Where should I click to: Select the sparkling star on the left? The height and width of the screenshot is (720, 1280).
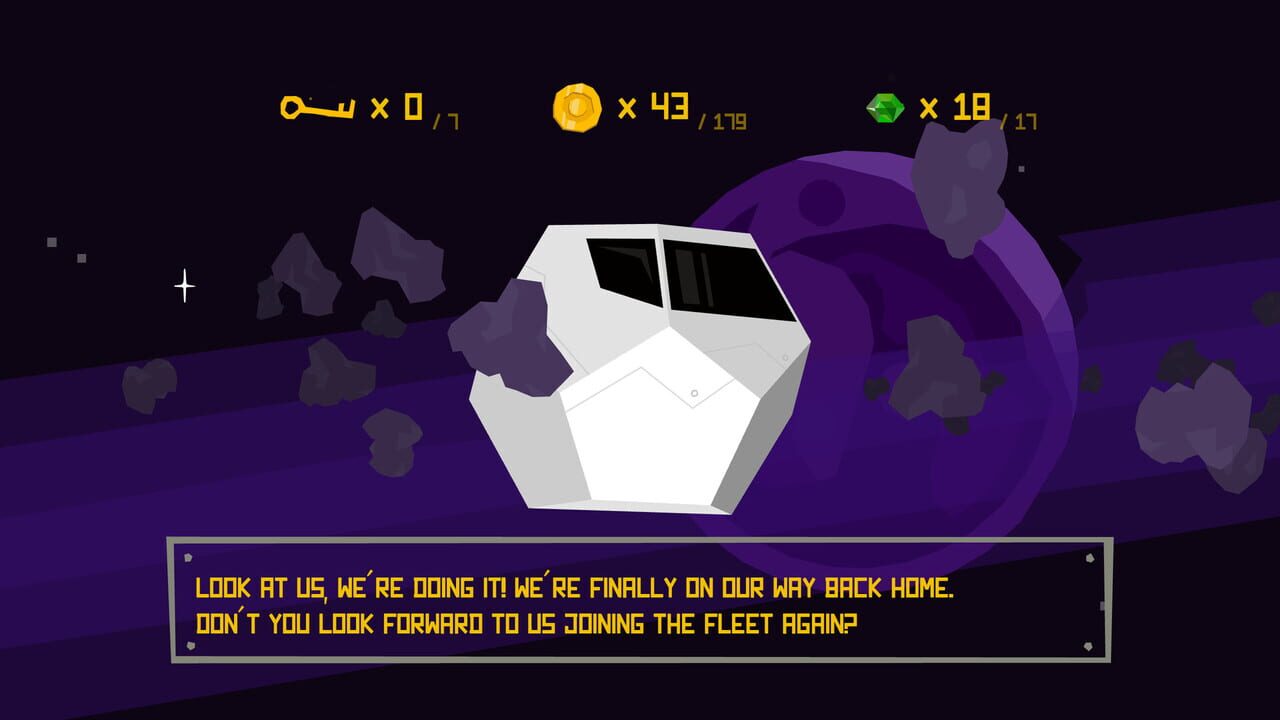point(183,284)
